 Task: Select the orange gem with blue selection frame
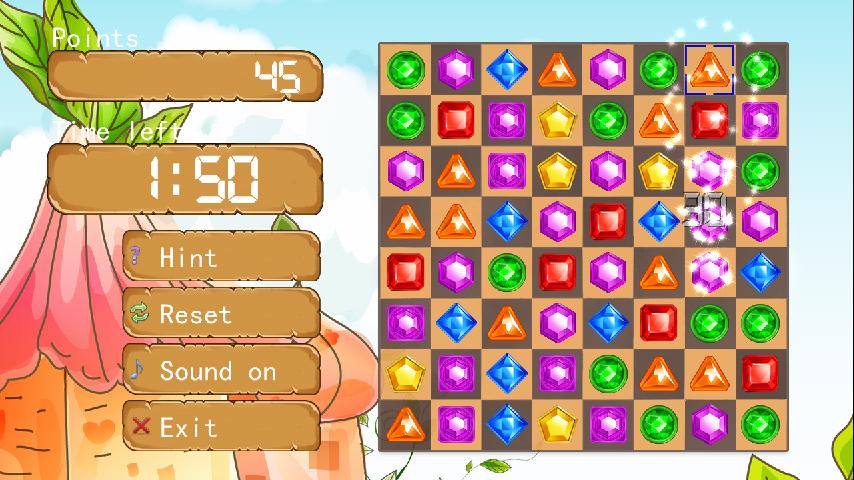click(709, 69)
